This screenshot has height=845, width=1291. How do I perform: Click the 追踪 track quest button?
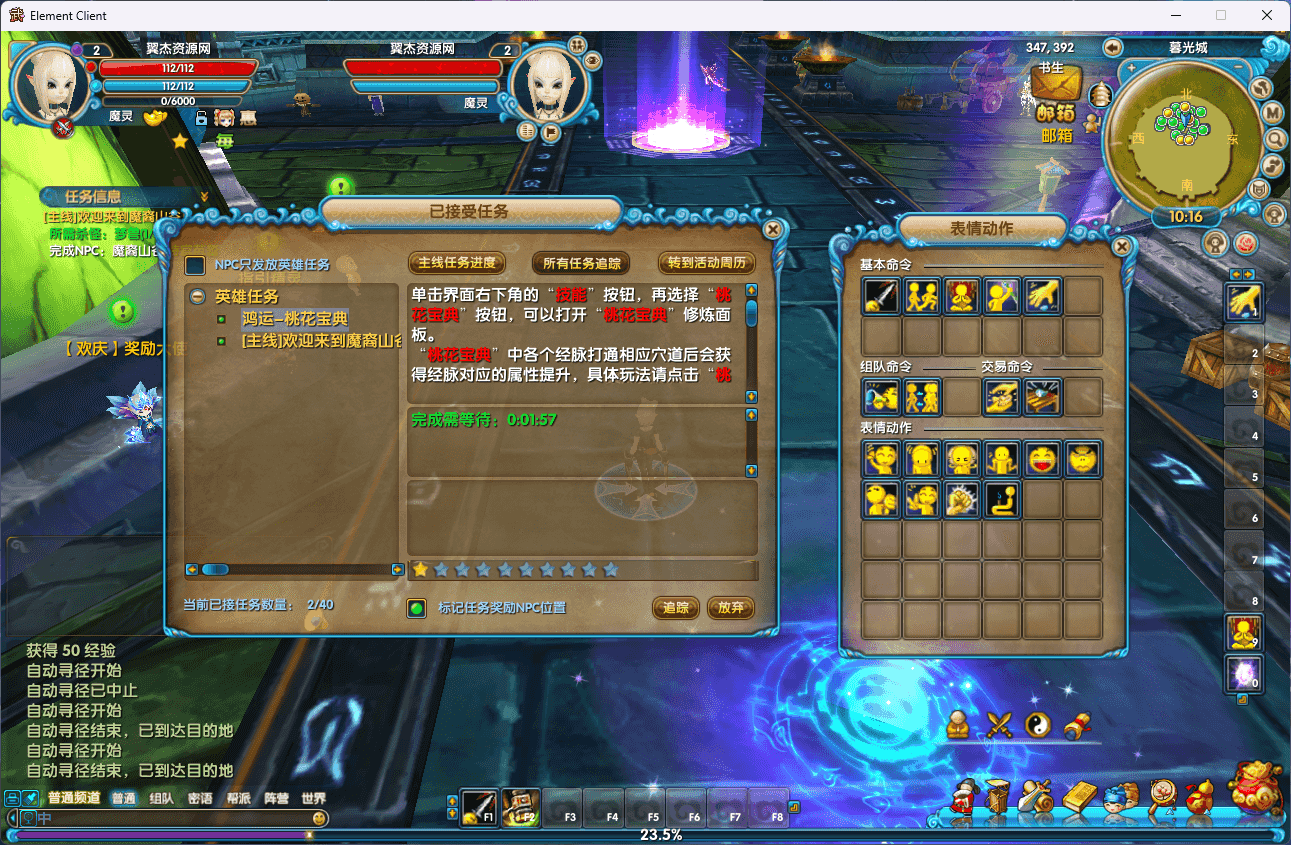tap(676, 608)
